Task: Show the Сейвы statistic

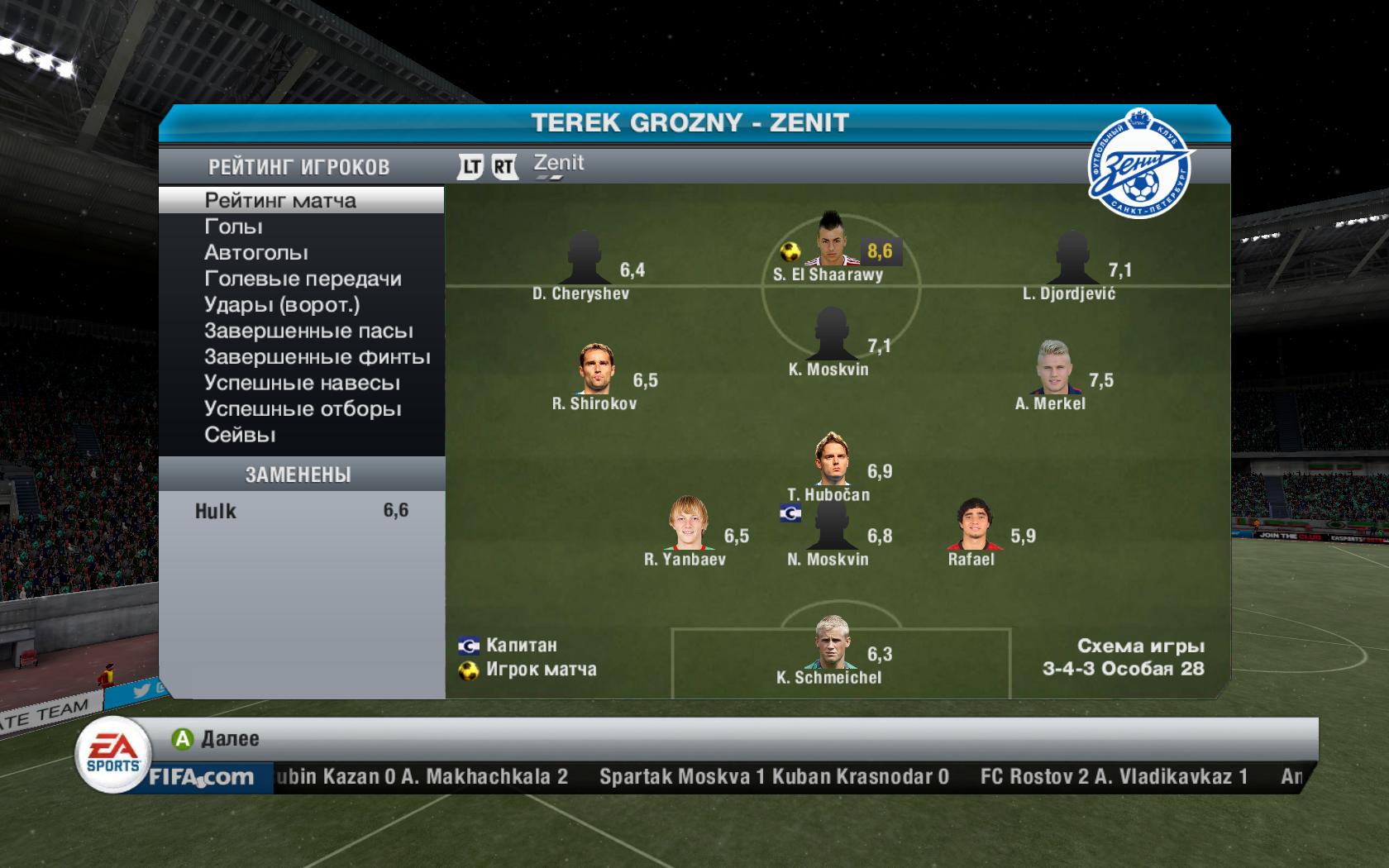Action: click(240, 435)
